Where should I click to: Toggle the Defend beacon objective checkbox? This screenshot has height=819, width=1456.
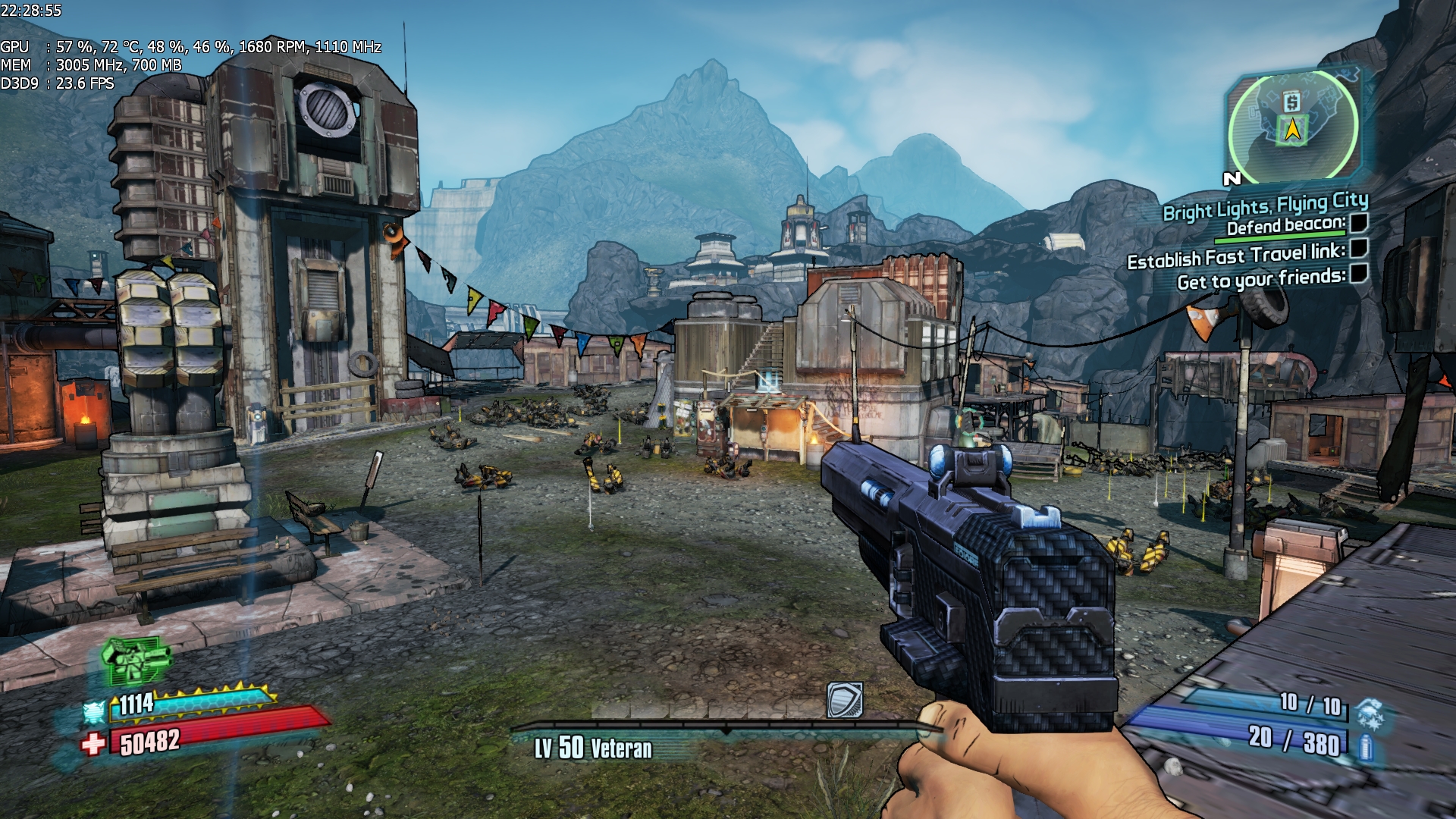(1358, 223)
